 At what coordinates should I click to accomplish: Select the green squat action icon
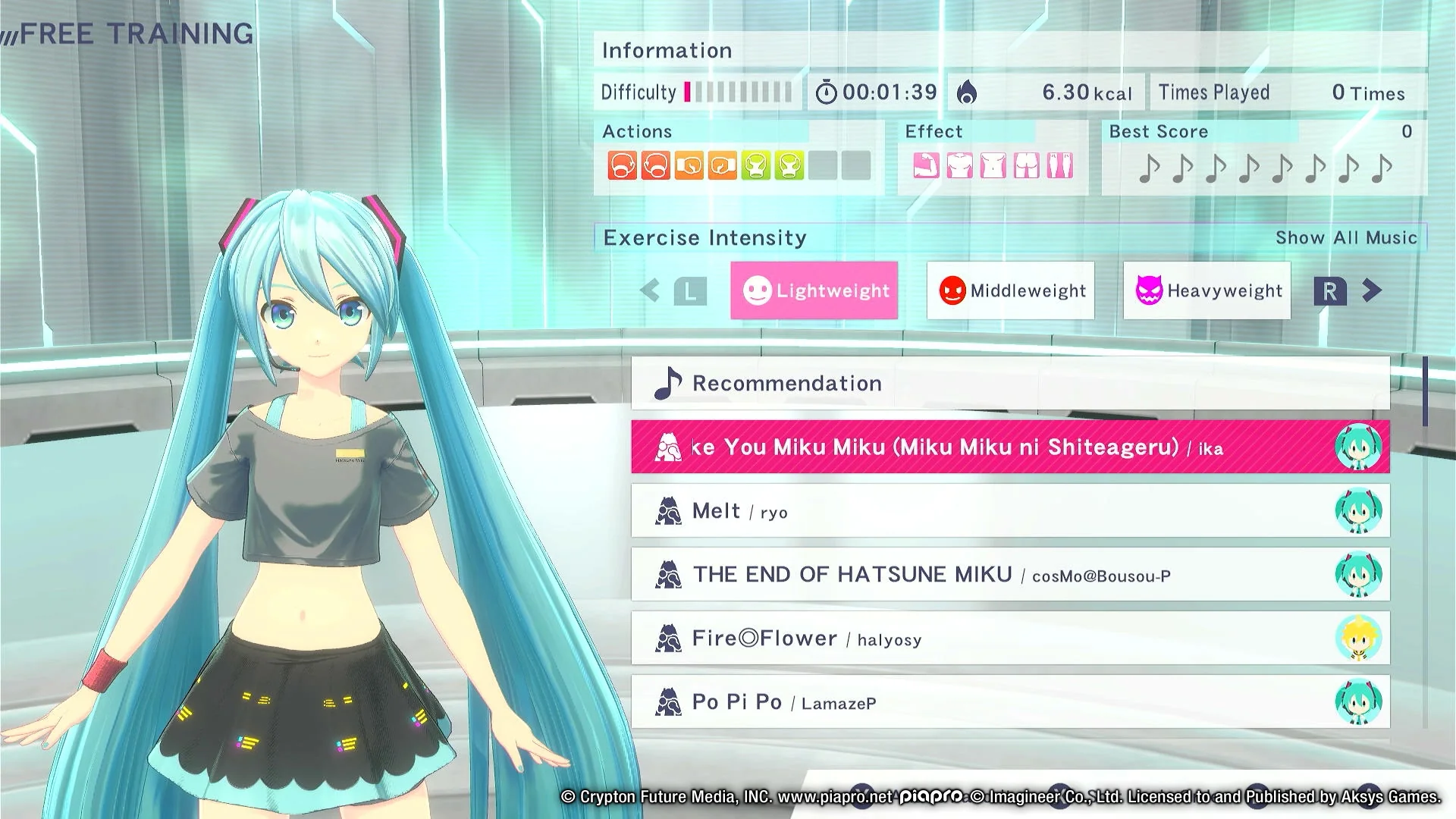756,165
